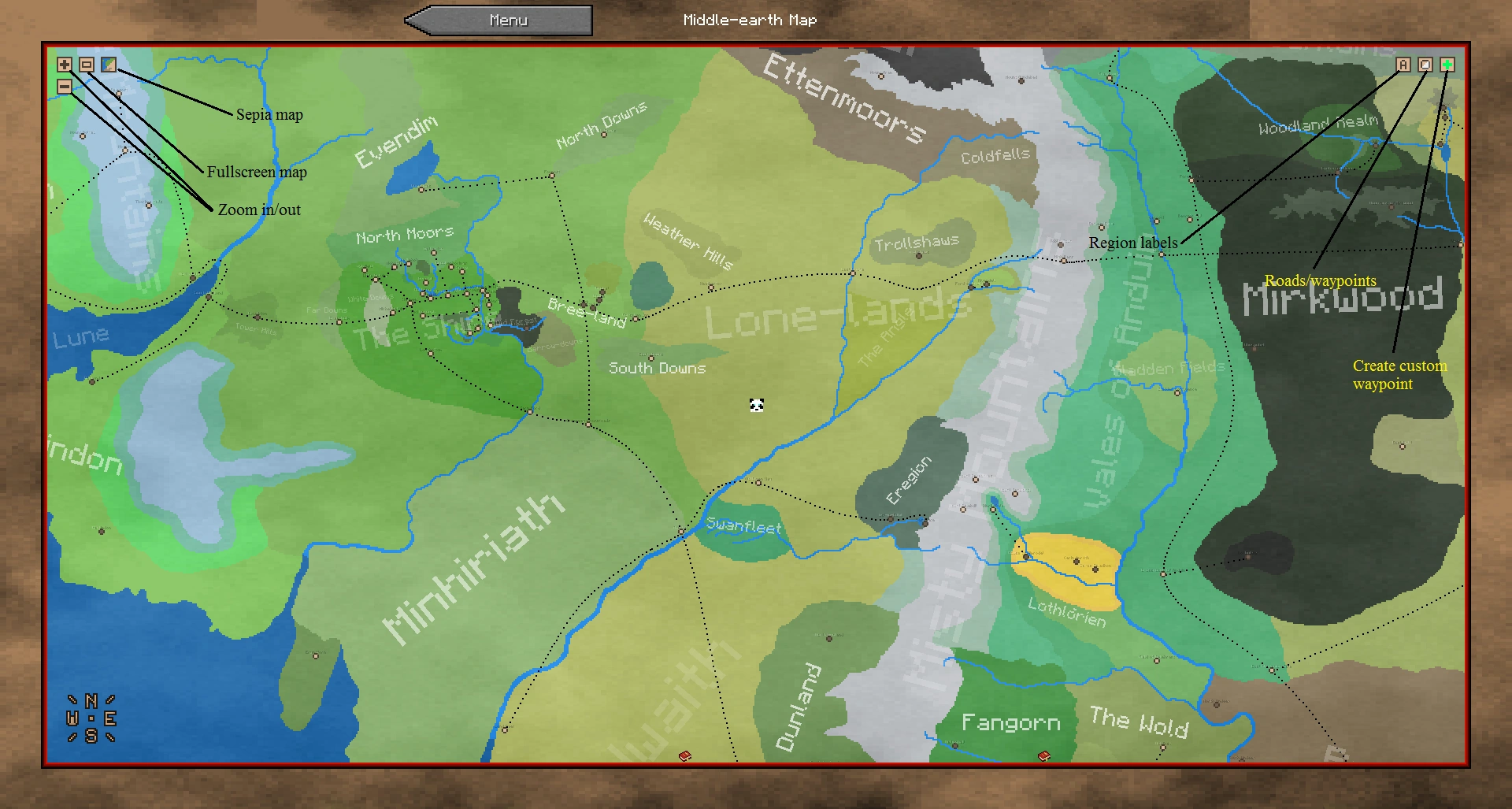Zoom in on the map
This screenshot has height=809, width=1512.
[64, 65]
